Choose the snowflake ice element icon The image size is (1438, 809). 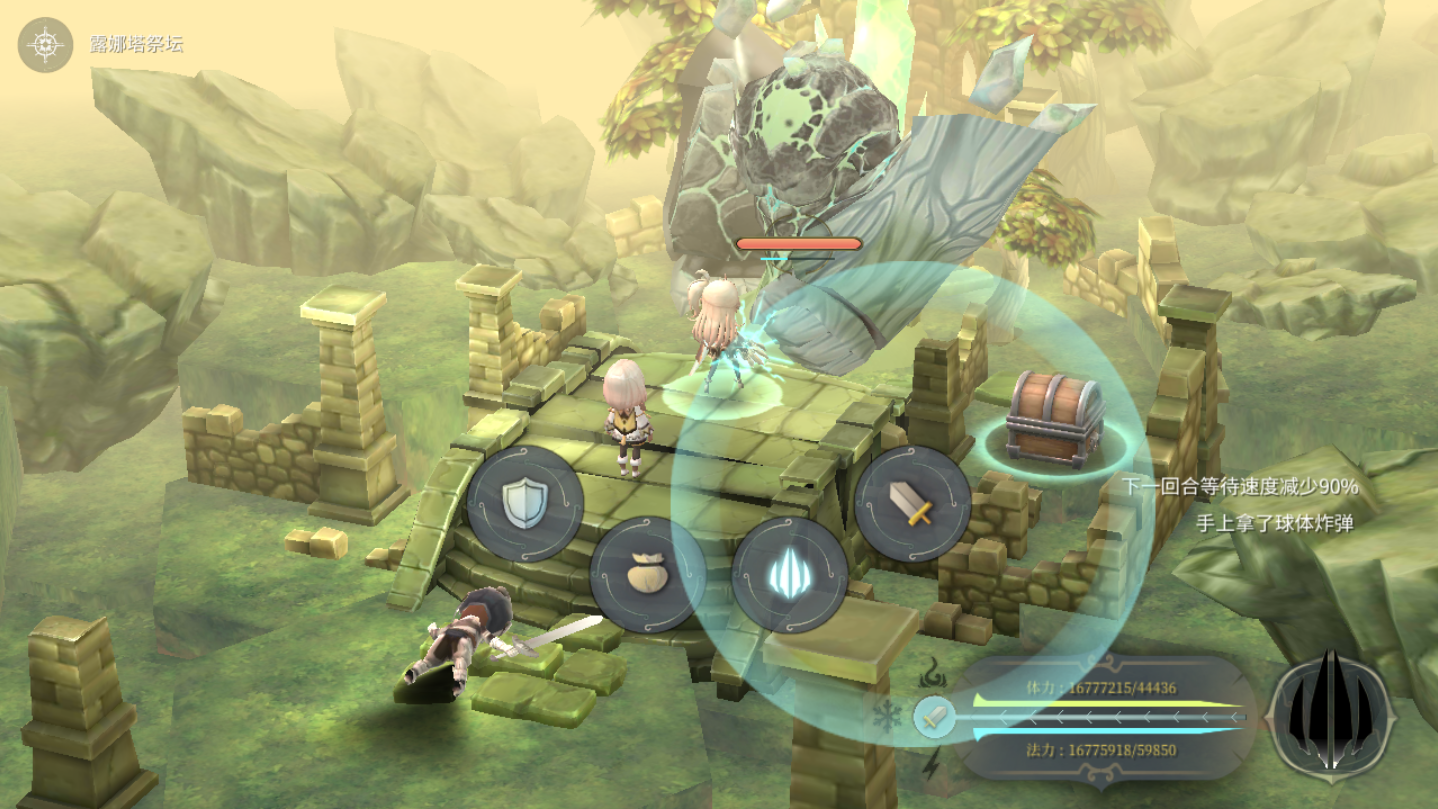[x=886, y=717]
